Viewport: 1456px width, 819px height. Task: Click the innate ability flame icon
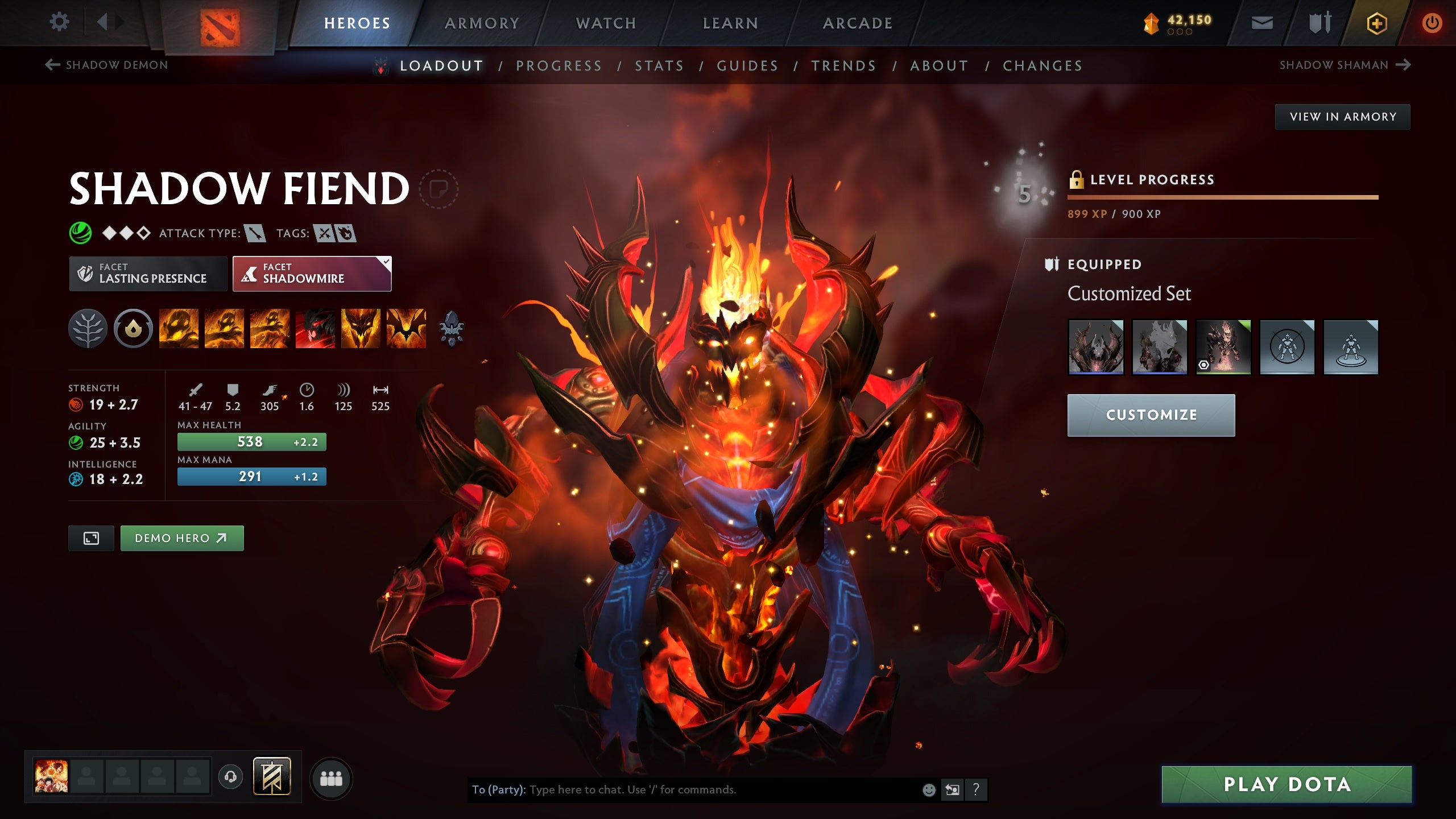coord(132,328)
